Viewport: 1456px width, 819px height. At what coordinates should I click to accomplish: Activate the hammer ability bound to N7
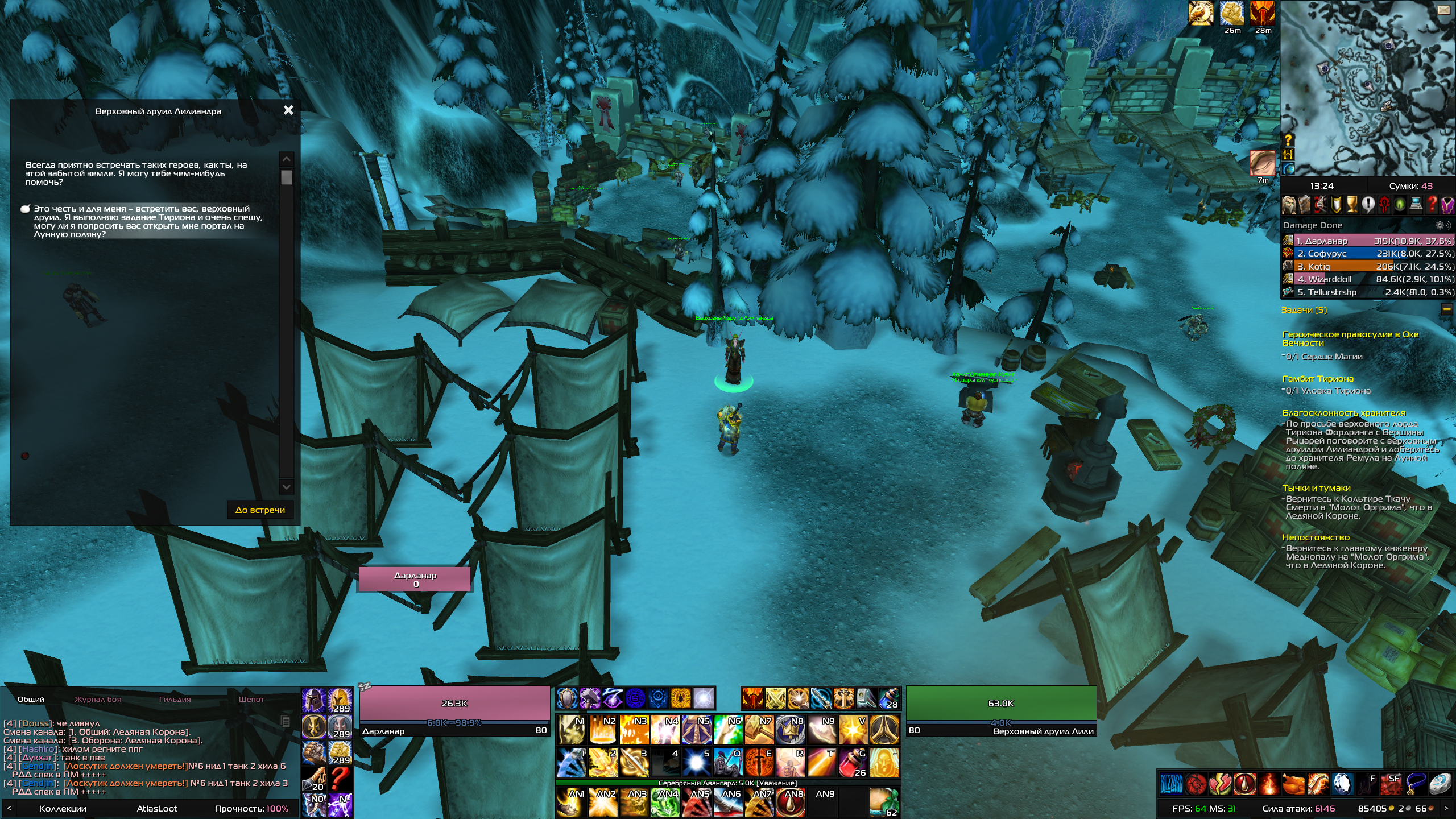(759, 730)
